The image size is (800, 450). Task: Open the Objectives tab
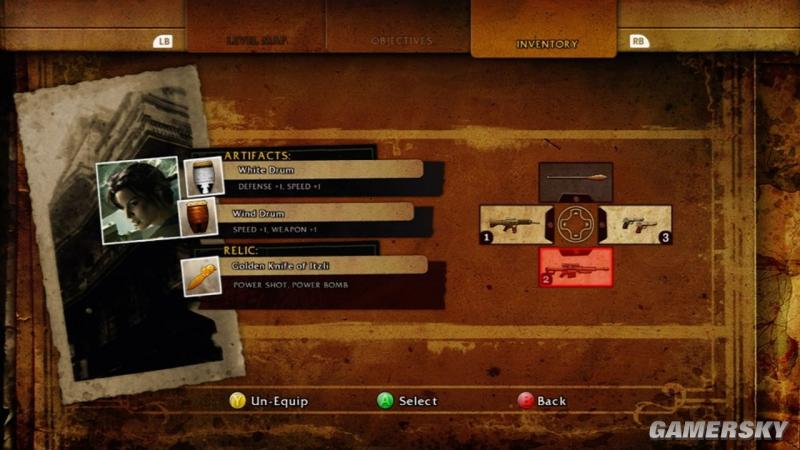401,41
